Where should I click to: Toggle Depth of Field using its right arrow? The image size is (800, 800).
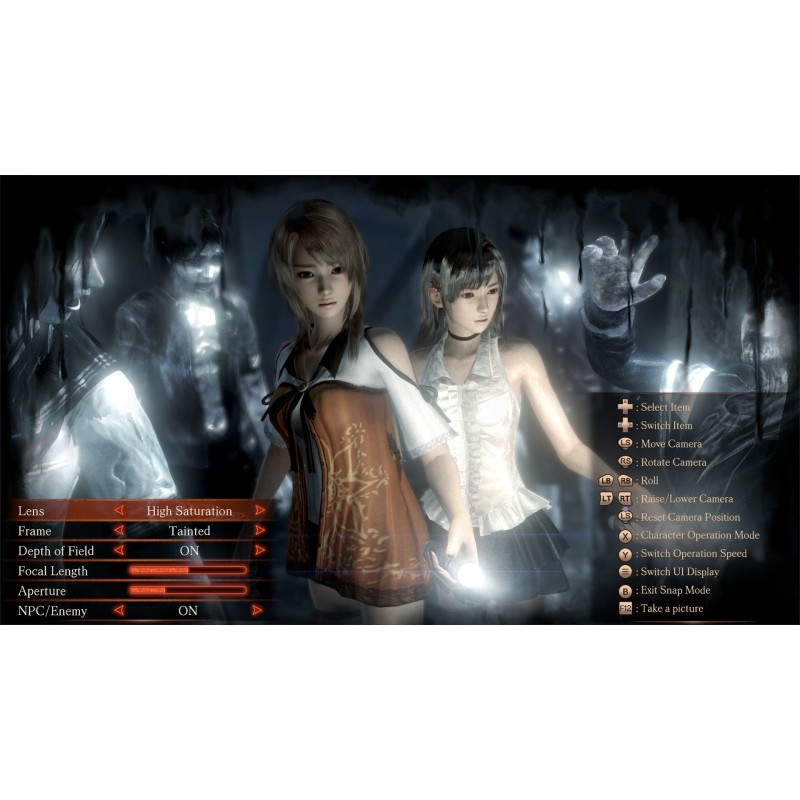click(x=260, y=551)
